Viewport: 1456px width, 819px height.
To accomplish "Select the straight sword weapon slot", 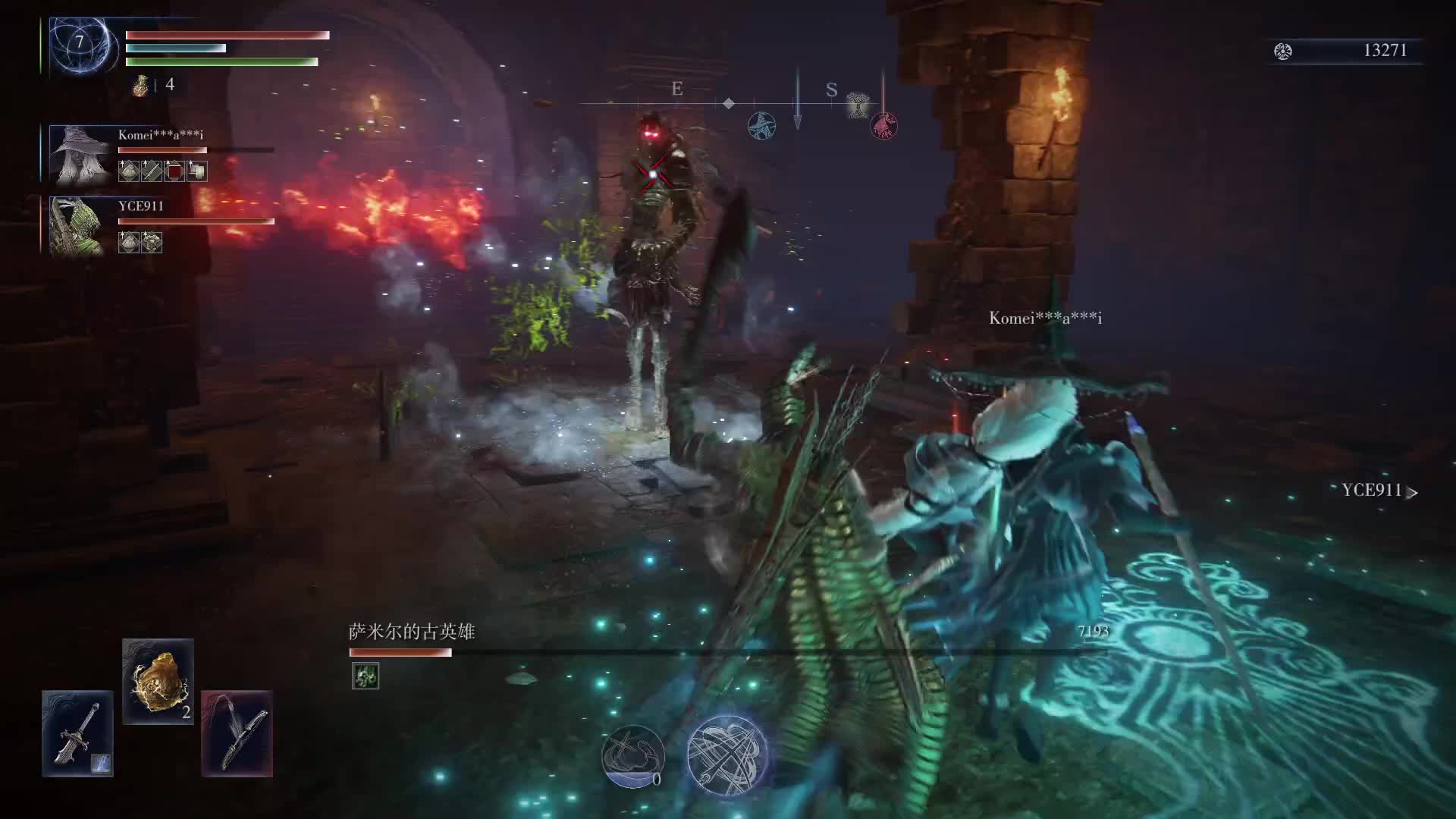I will [x=77, y=733].
